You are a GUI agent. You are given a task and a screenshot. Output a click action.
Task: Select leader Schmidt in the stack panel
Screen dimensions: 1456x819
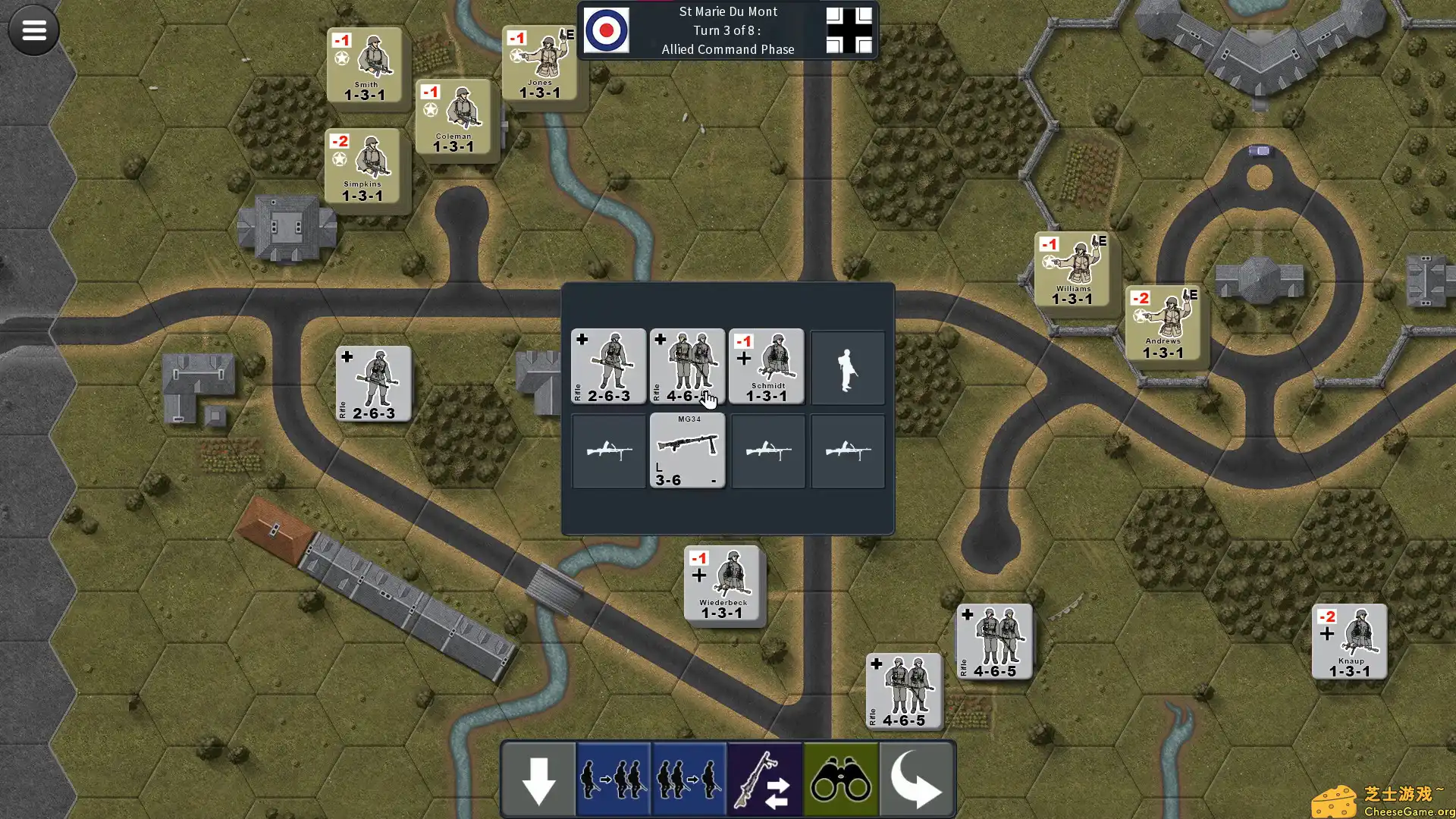pos(766,366)
